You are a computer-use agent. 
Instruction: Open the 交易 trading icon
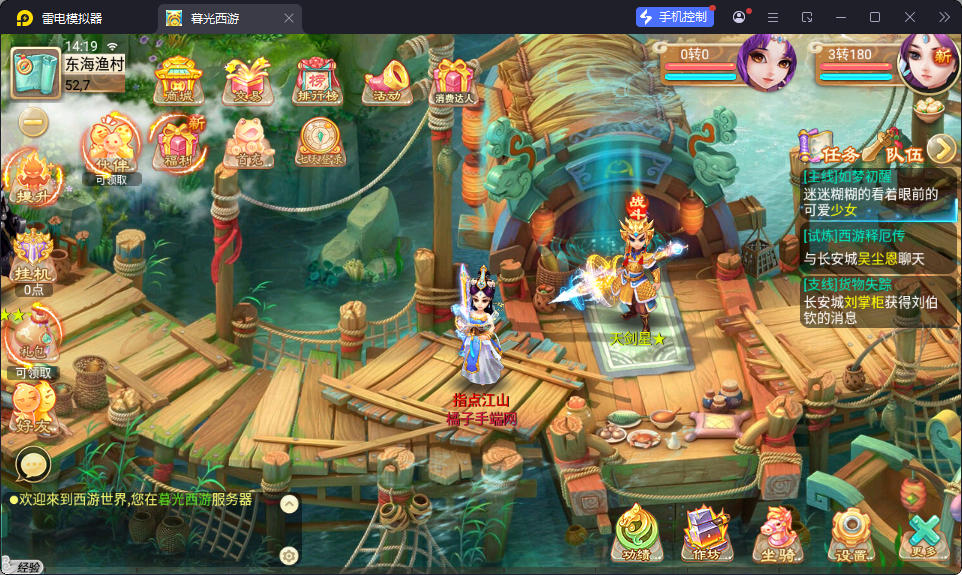(246, 79)
